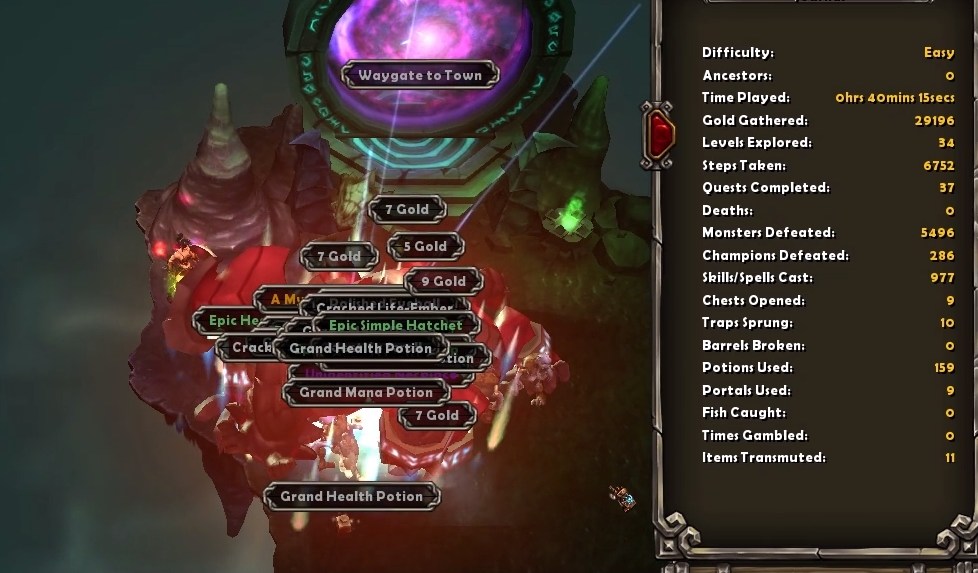Select the Epic Simple Hatchet loot label
The height and width of the screenshot is (573, 978).
click(396, 325)
